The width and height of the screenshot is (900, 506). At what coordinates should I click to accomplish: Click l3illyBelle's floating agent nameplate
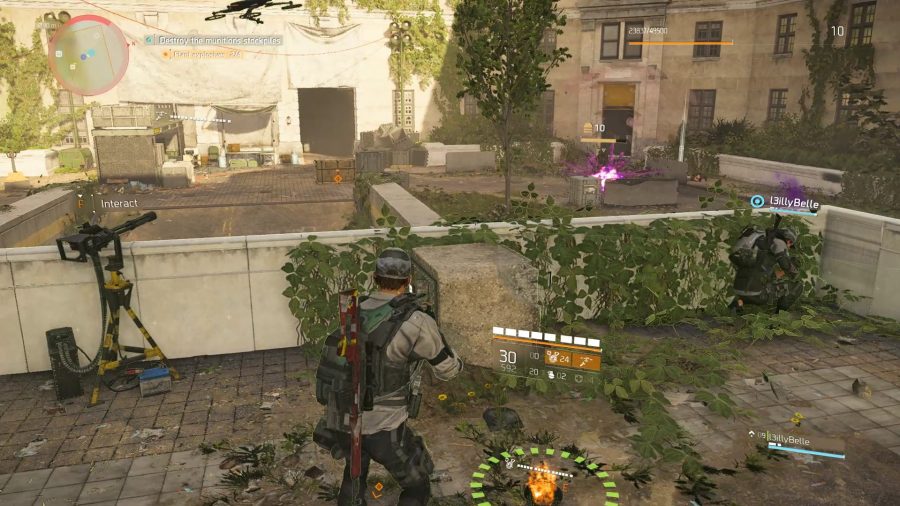(x=789, y=202)
